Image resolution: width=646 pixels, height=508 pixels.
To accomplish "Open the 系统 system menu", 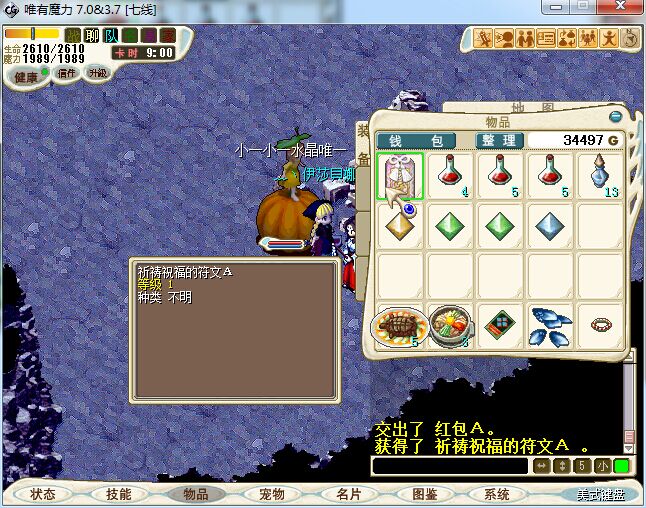I will [497, 494].
